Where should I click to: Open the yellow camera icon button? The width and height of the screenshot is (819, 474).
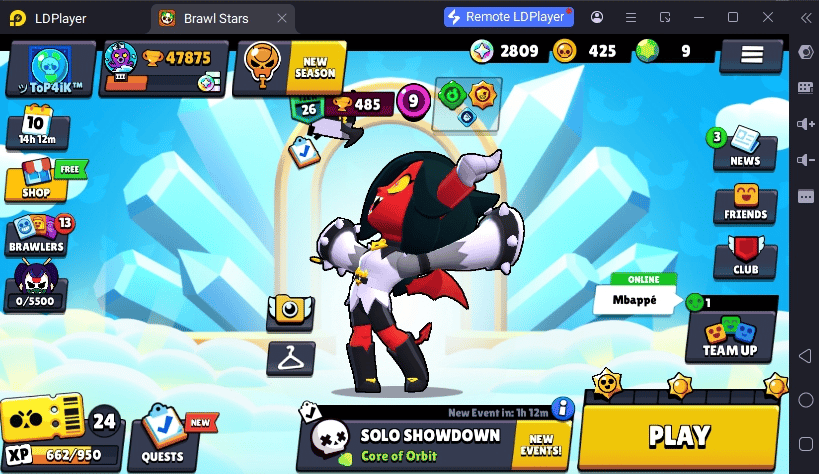click(291, 311)
